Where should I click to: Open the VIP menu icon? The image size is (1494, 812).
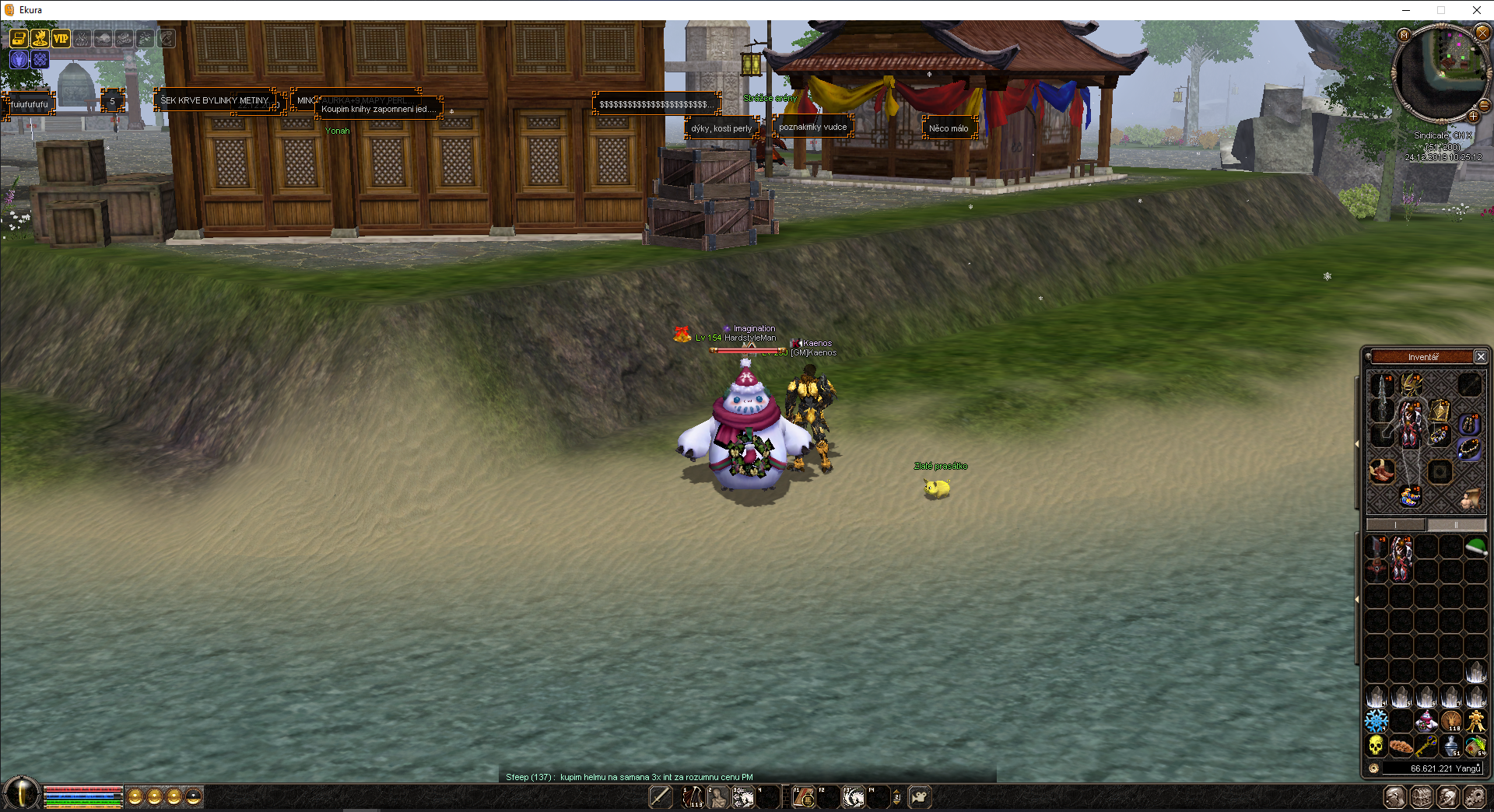(61, 38)
